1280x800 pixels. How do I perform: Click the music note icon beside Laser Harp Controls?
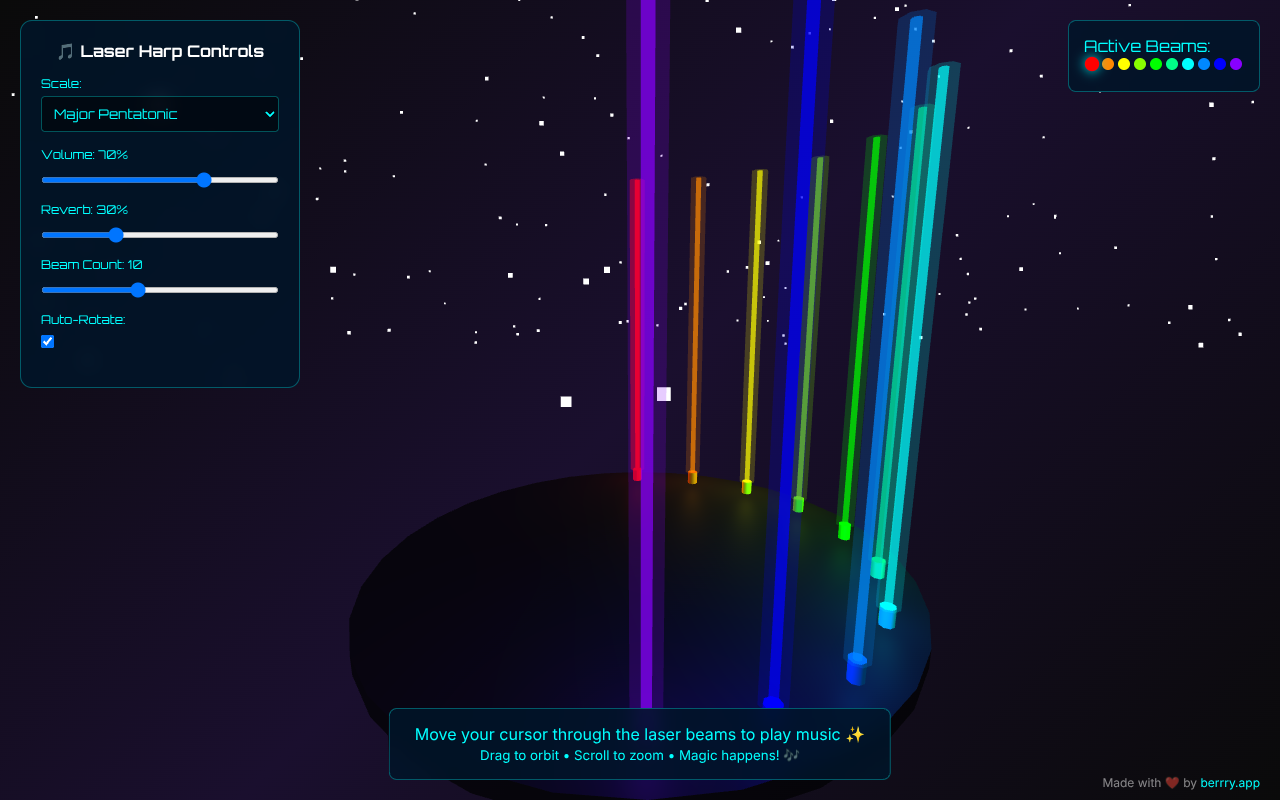(x=64, y=50)
